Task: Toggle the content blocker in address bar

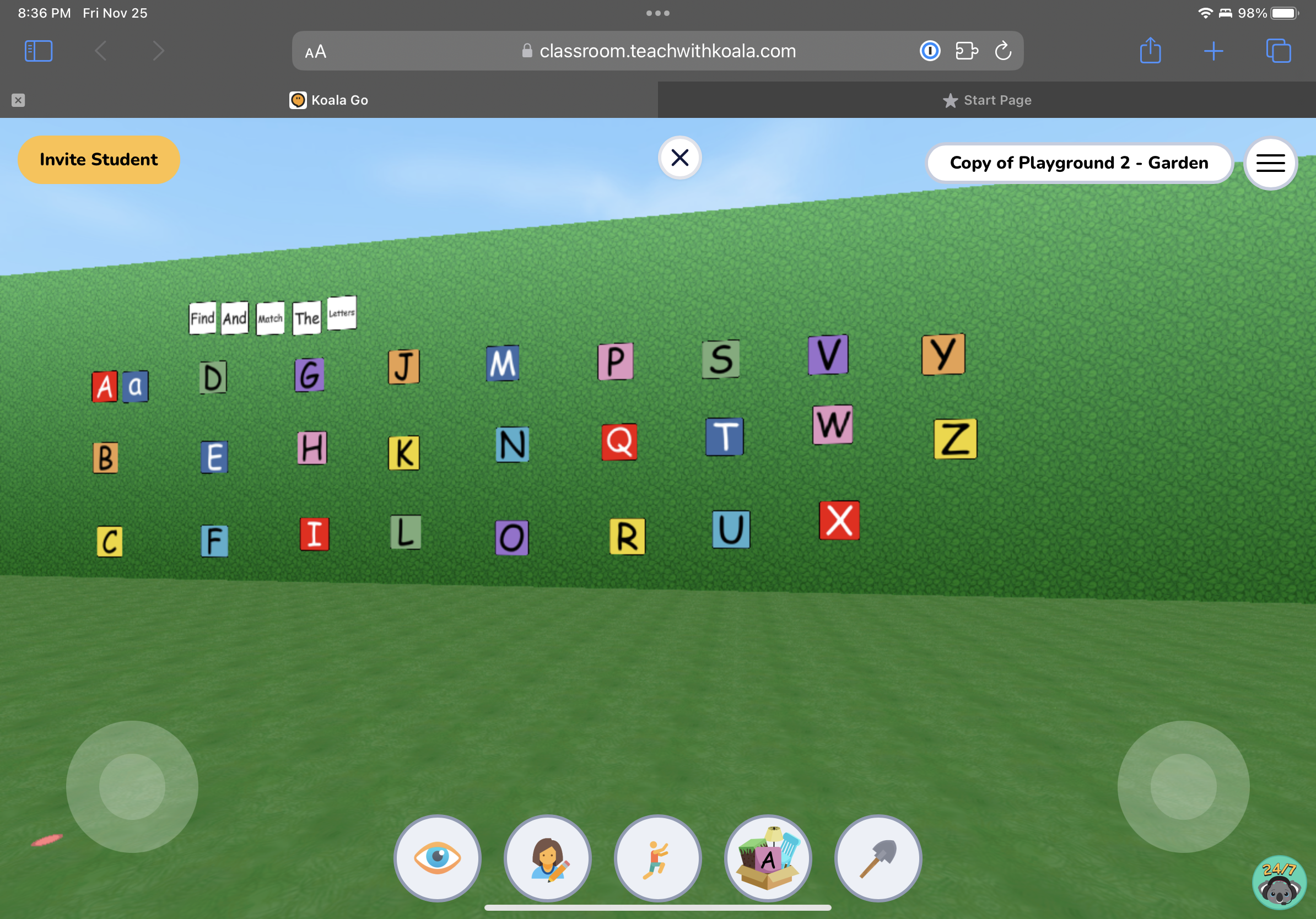Action: pyautogui.click(x=930, y=51)
